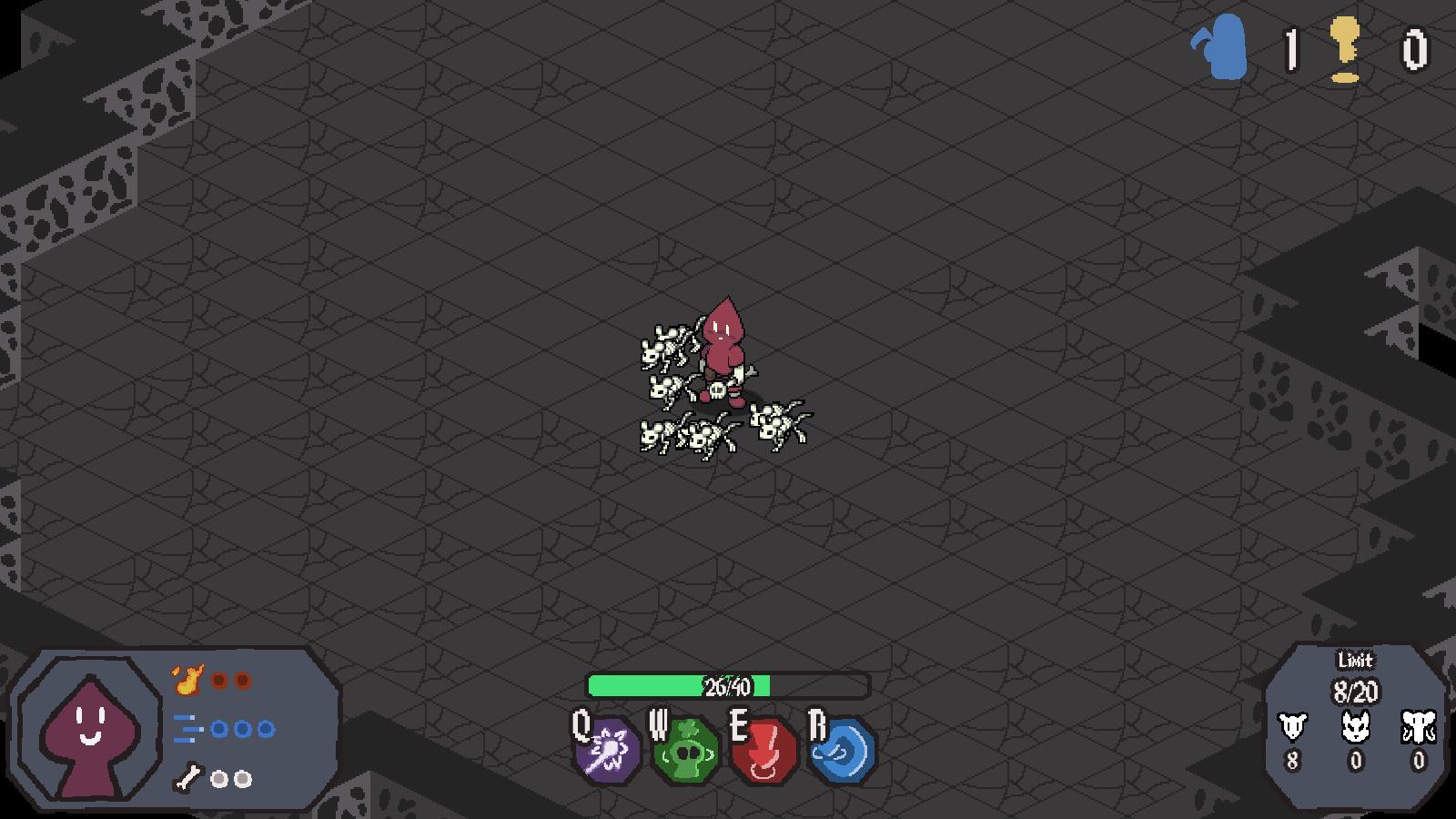Toggle the leftmost blue mana orb
Image resolution: width=1456 pixels, height=819 pixels.
pyautogui.click(x=218, y=728)
